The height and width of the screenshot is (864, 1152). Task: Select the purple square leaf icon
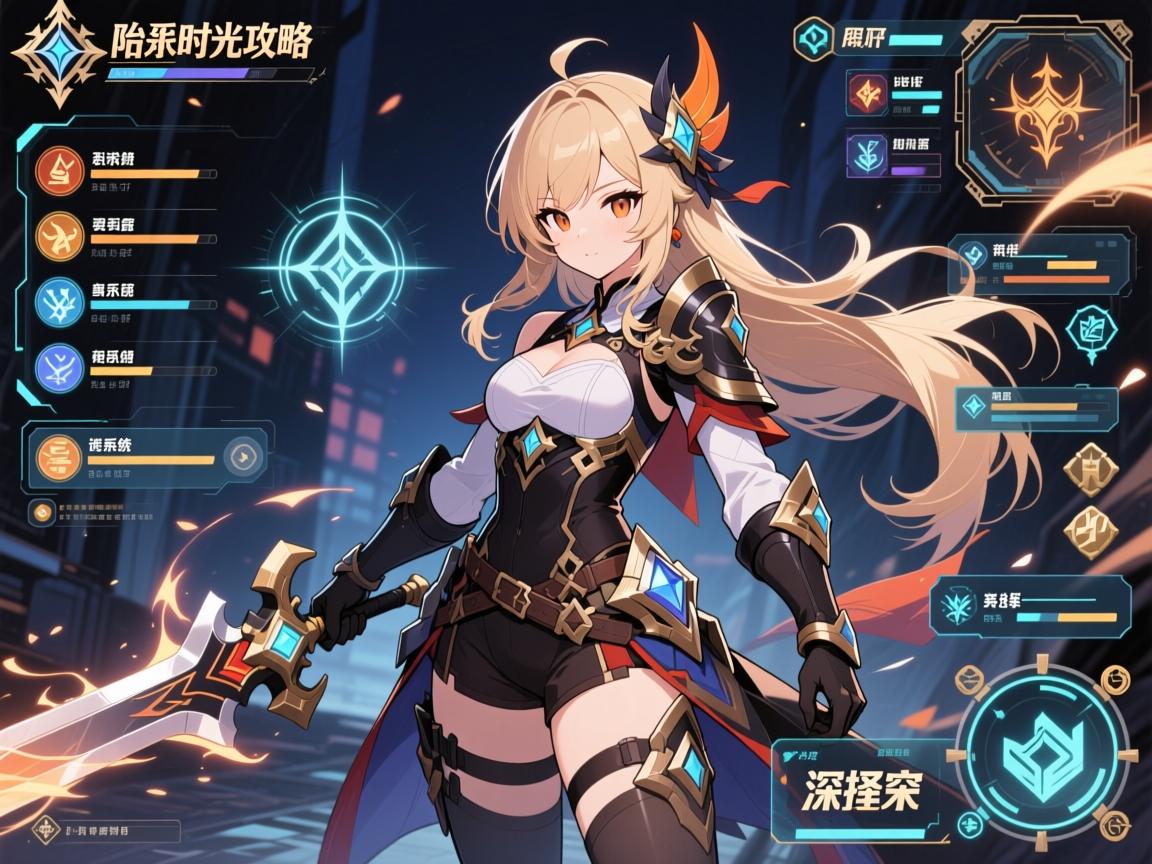click(x=866, y=155)
